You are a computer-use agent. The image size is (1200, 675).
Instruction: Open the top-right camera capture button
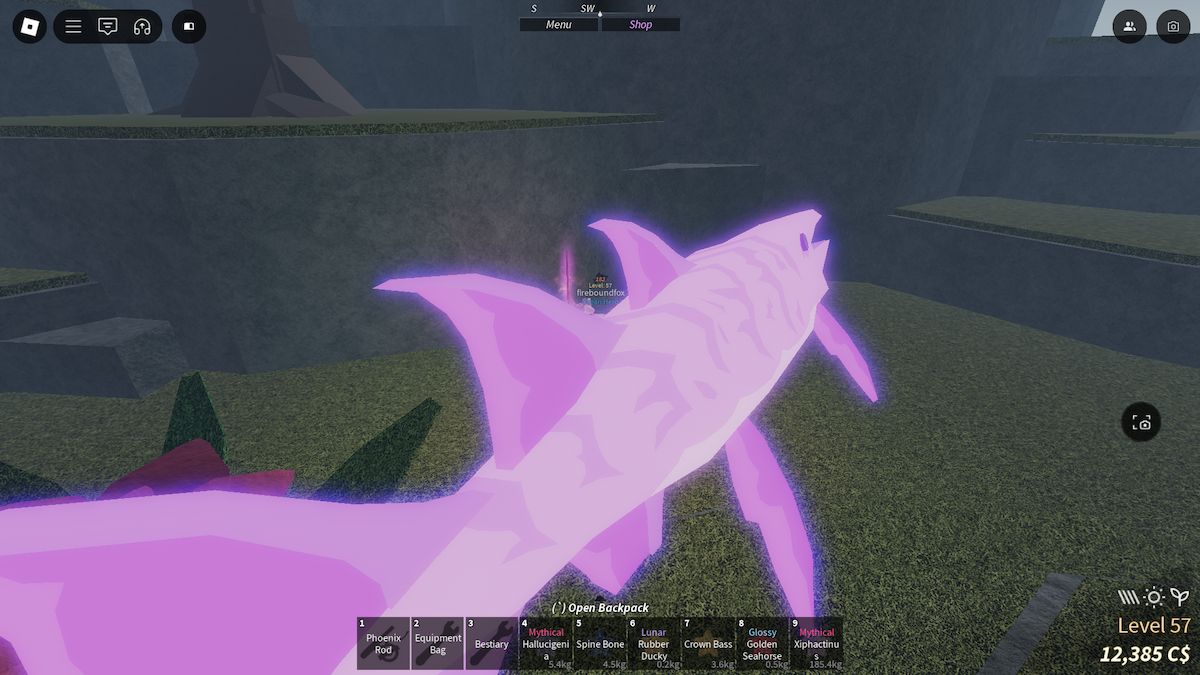pyautogui.click(x=1173, y=26)
